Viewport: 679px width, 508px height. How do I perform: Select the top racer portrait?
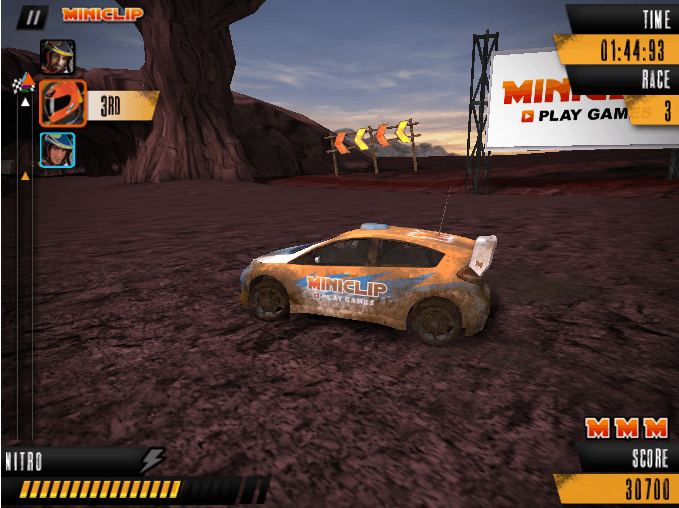58,56
